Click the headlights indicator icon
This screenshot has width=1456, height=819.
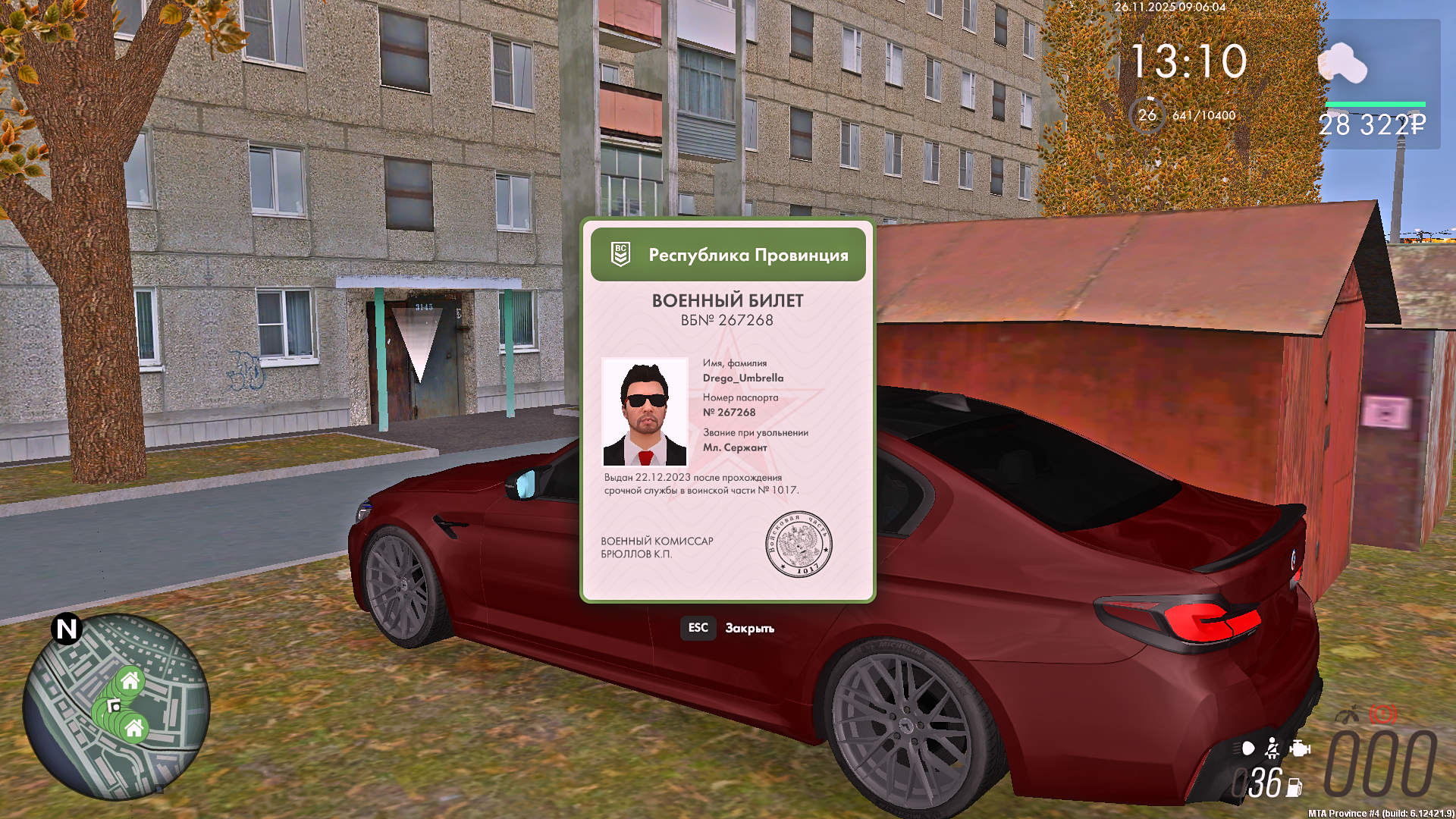point(1247,748)
